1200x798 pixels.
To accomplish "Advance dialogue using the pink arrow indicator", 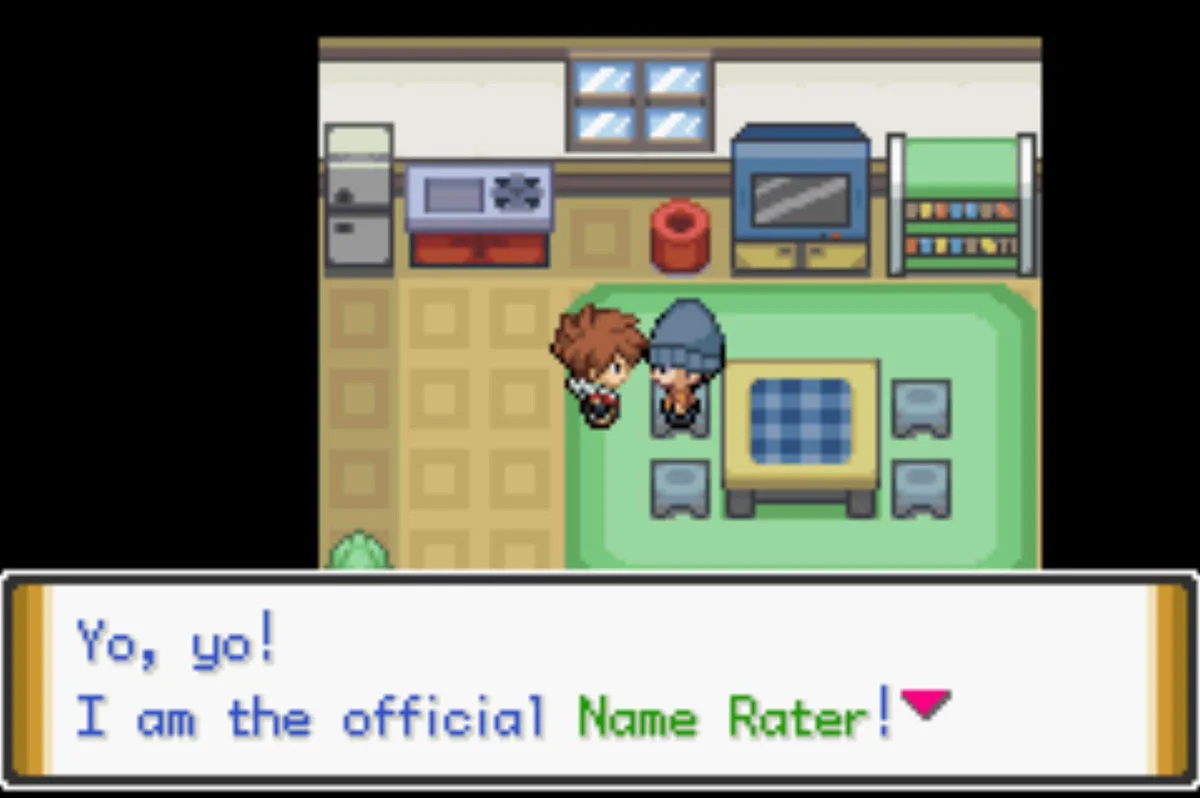I will (925, 704).
